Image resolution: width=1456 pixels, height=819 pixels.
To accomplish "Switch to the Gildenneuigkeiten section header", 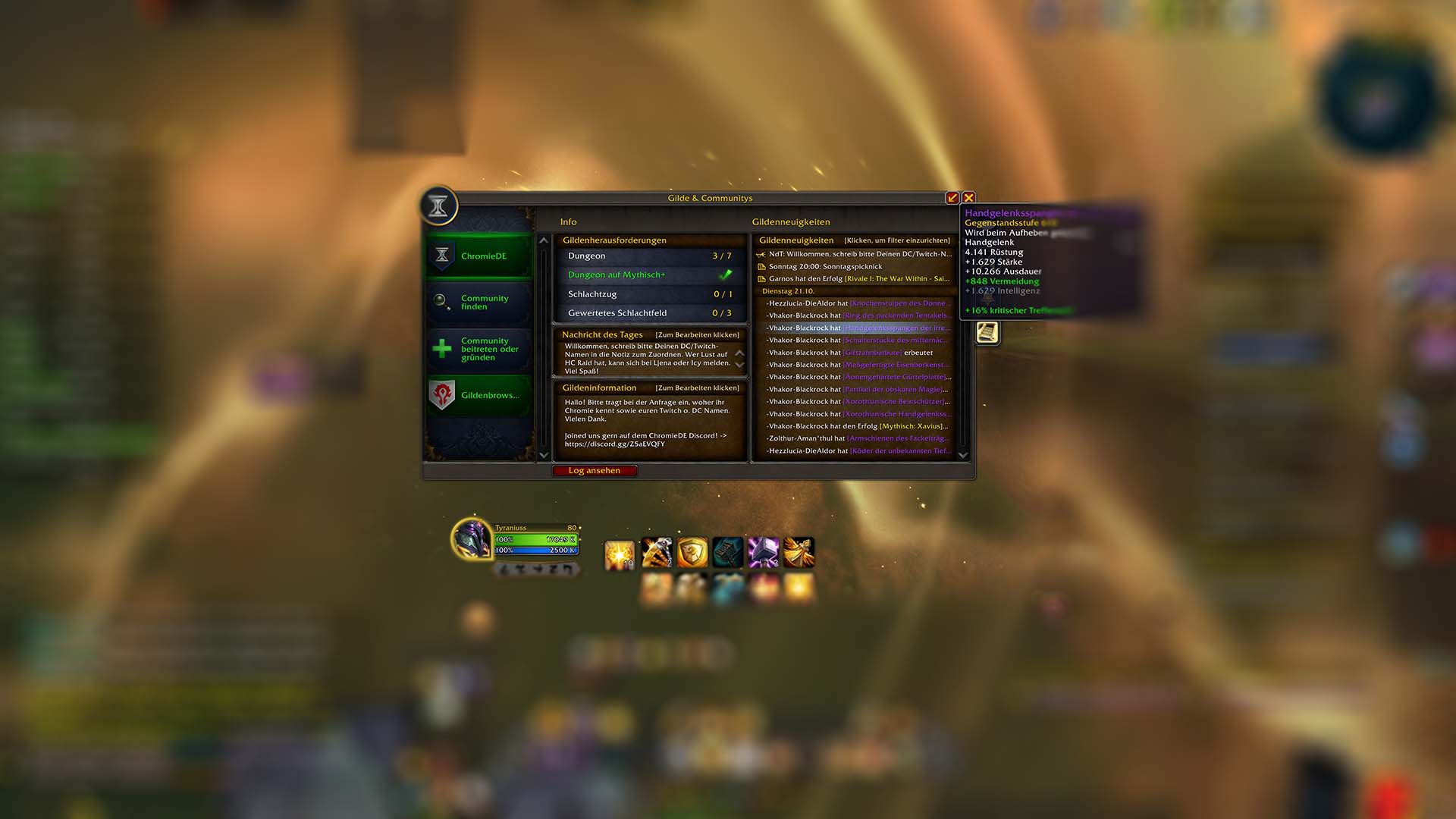I will [x=791, y=221].
